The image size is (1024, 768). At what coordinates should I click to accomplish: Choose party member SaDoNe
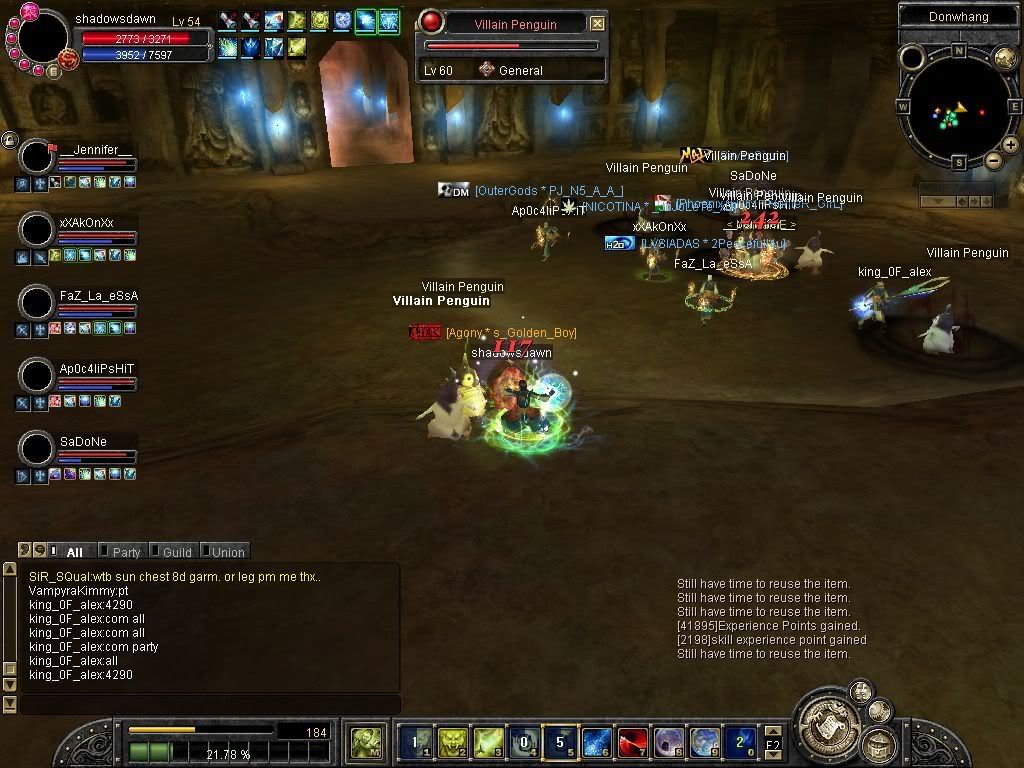[x=38, y=449]
